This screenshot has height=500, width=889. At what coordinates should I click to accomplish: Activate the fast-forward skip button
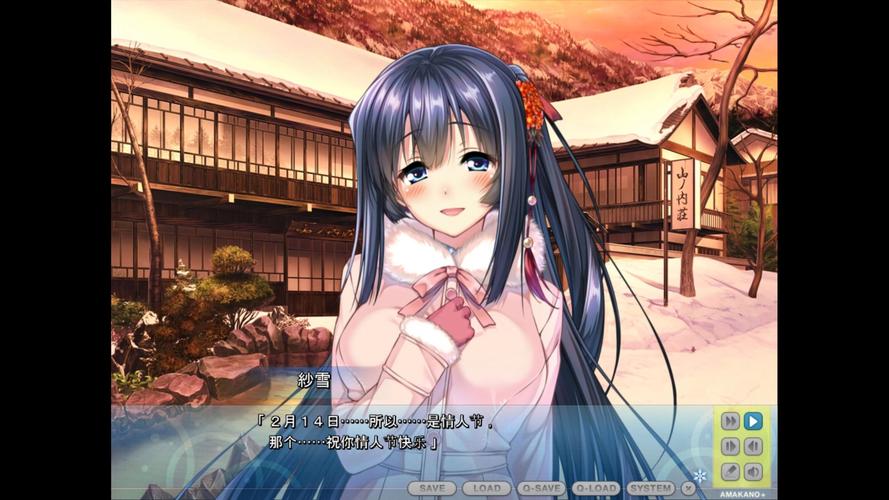pyautogui.click(x=730, y=421)
